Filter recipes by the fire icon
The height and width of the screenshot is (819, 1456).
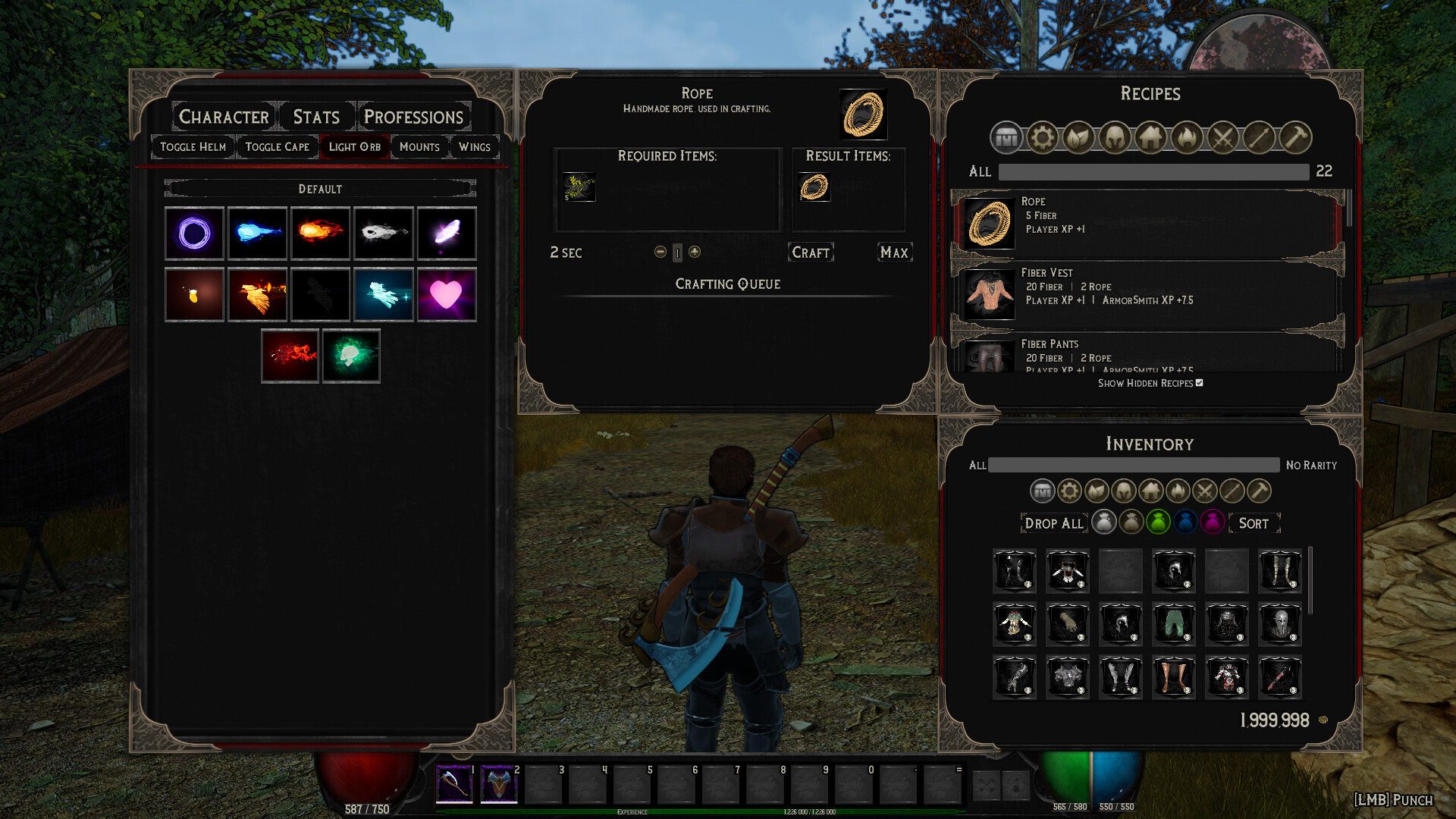click(x=1188, y=138)
